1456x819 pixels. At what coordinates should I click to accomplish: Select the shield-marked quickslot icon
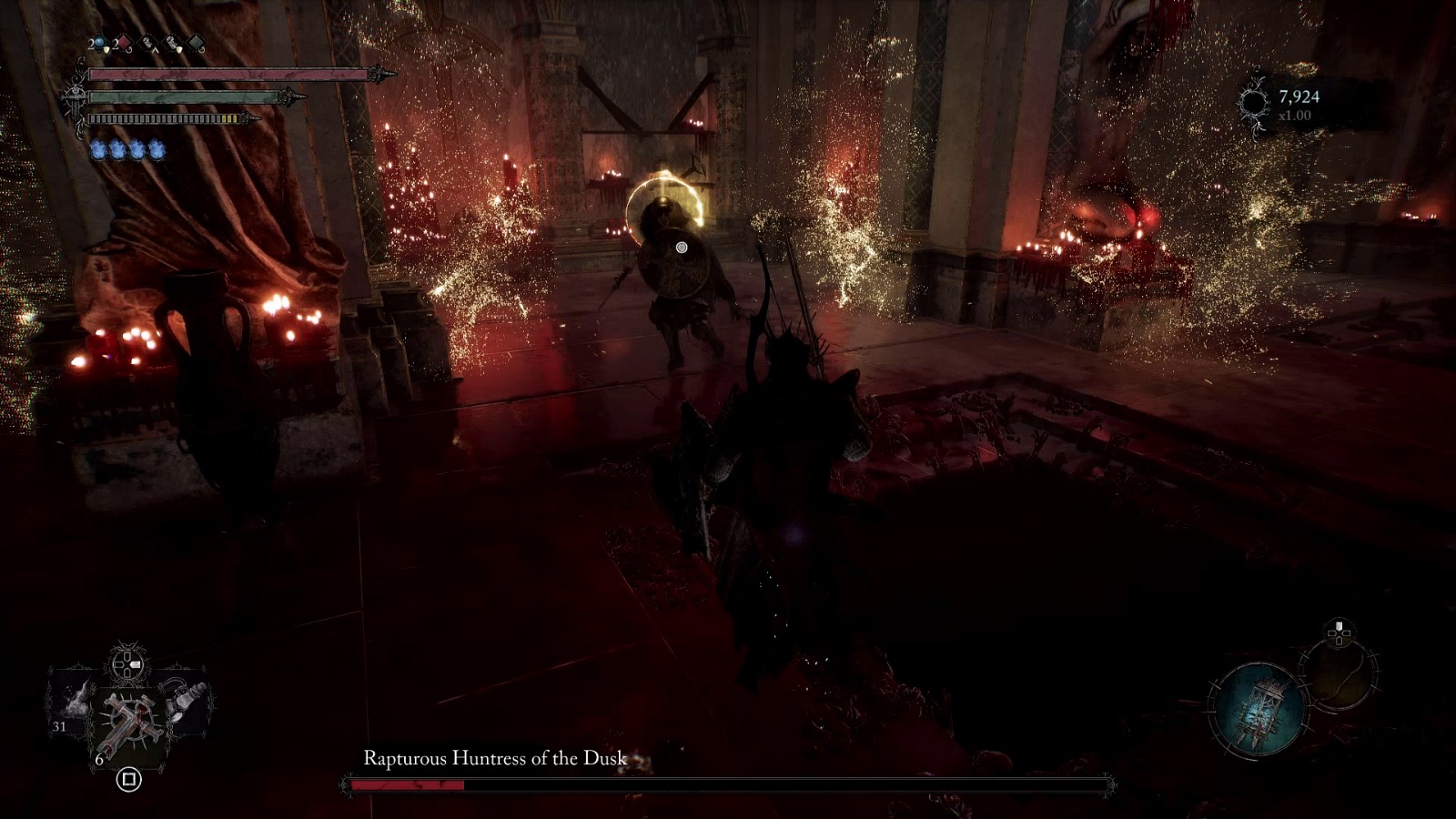click(172, 43)
